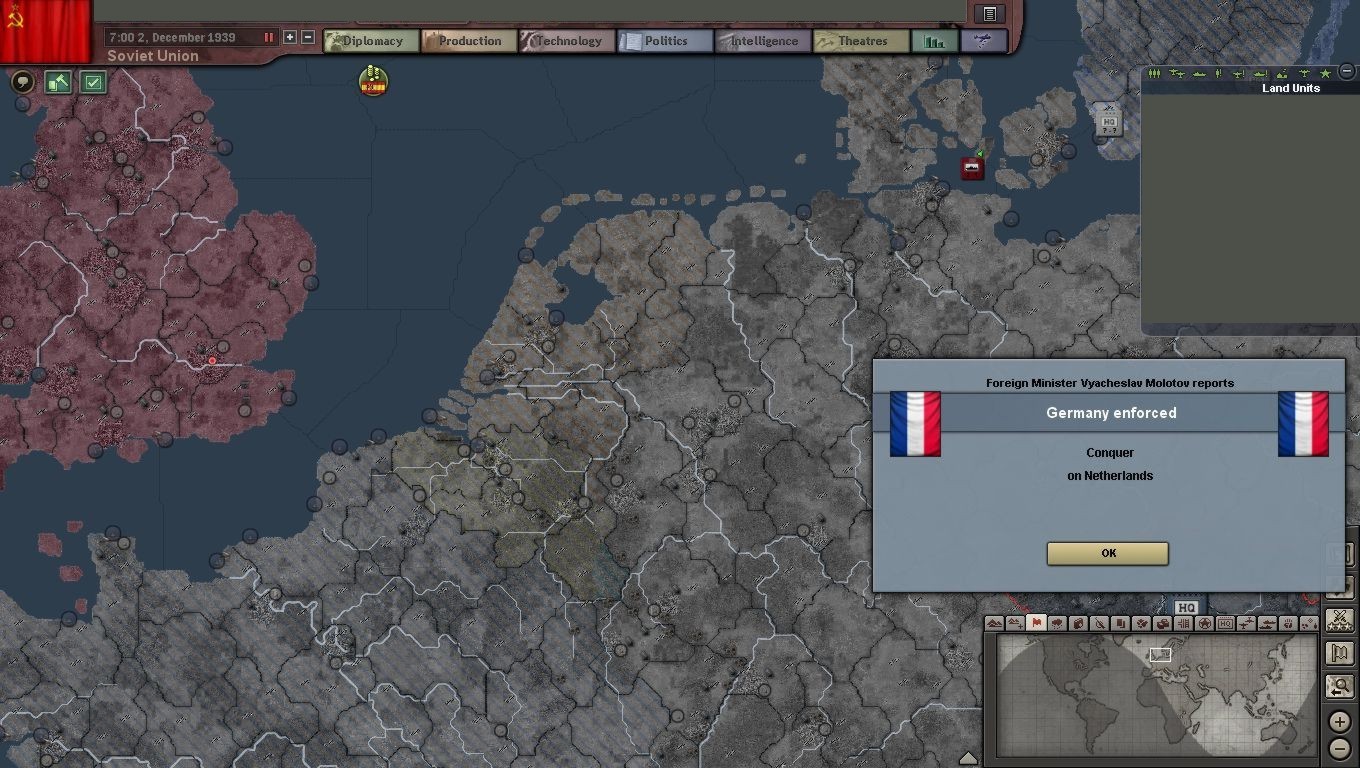Image resolution: width=1360 pixels, height=768 pixels.
Task: Open the Theatres tab
Action: click(x=861, y=41)
